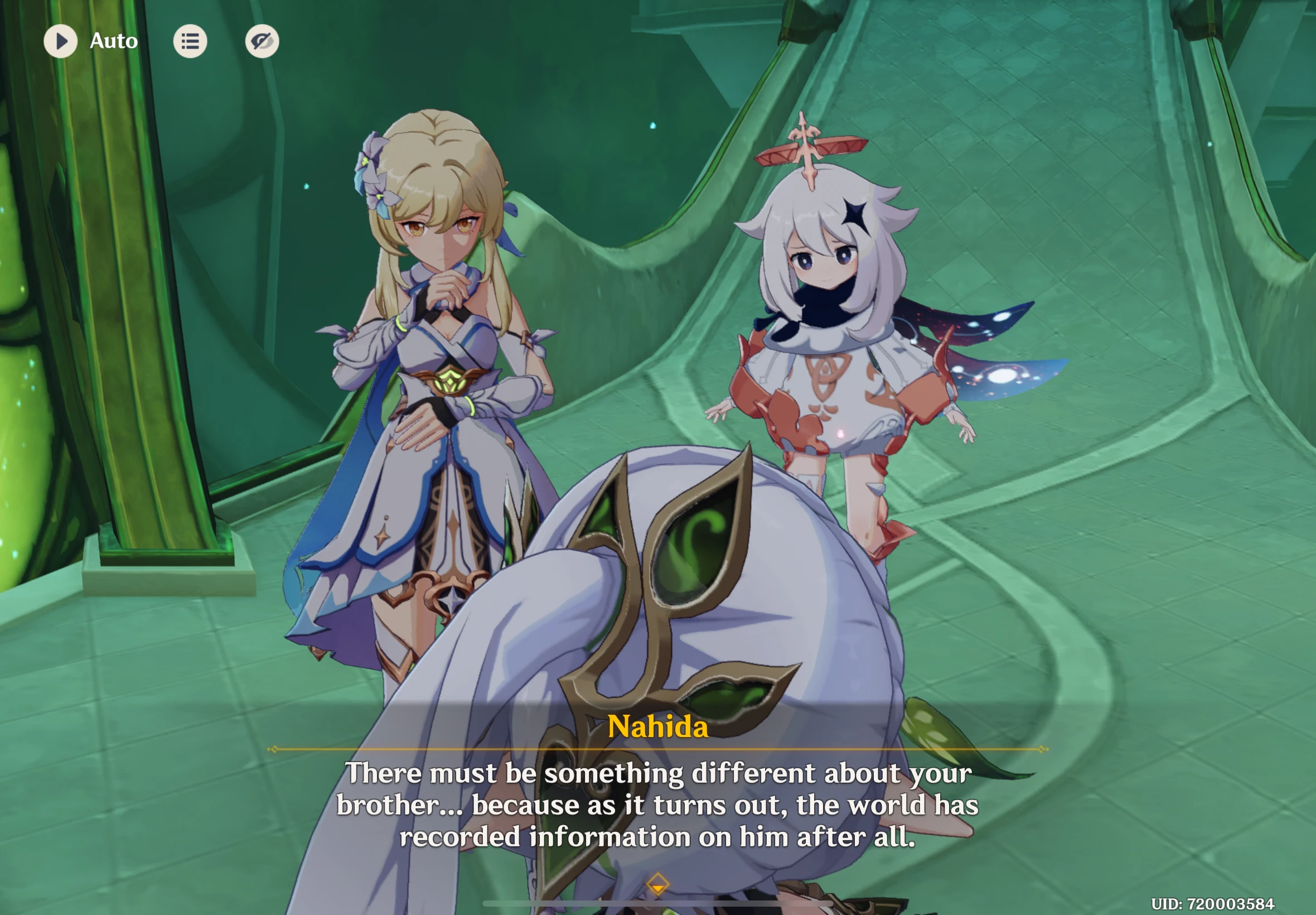1316x915 pixels.
Task: Click Nahida's name label
Action: pyautogui.click(x=657, y=728)
